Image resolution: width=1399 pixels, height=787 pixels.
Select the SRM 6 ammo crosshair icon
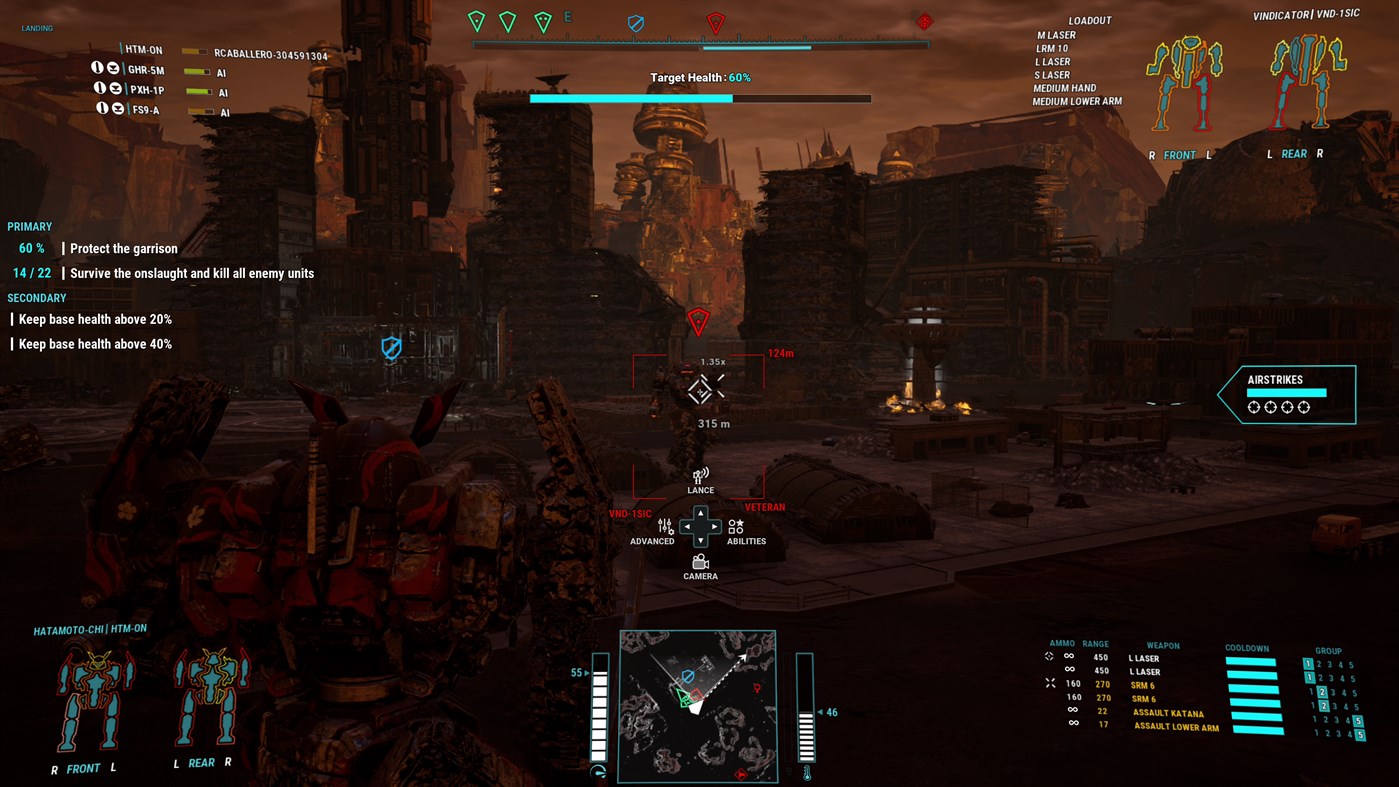coord(1049,683)
